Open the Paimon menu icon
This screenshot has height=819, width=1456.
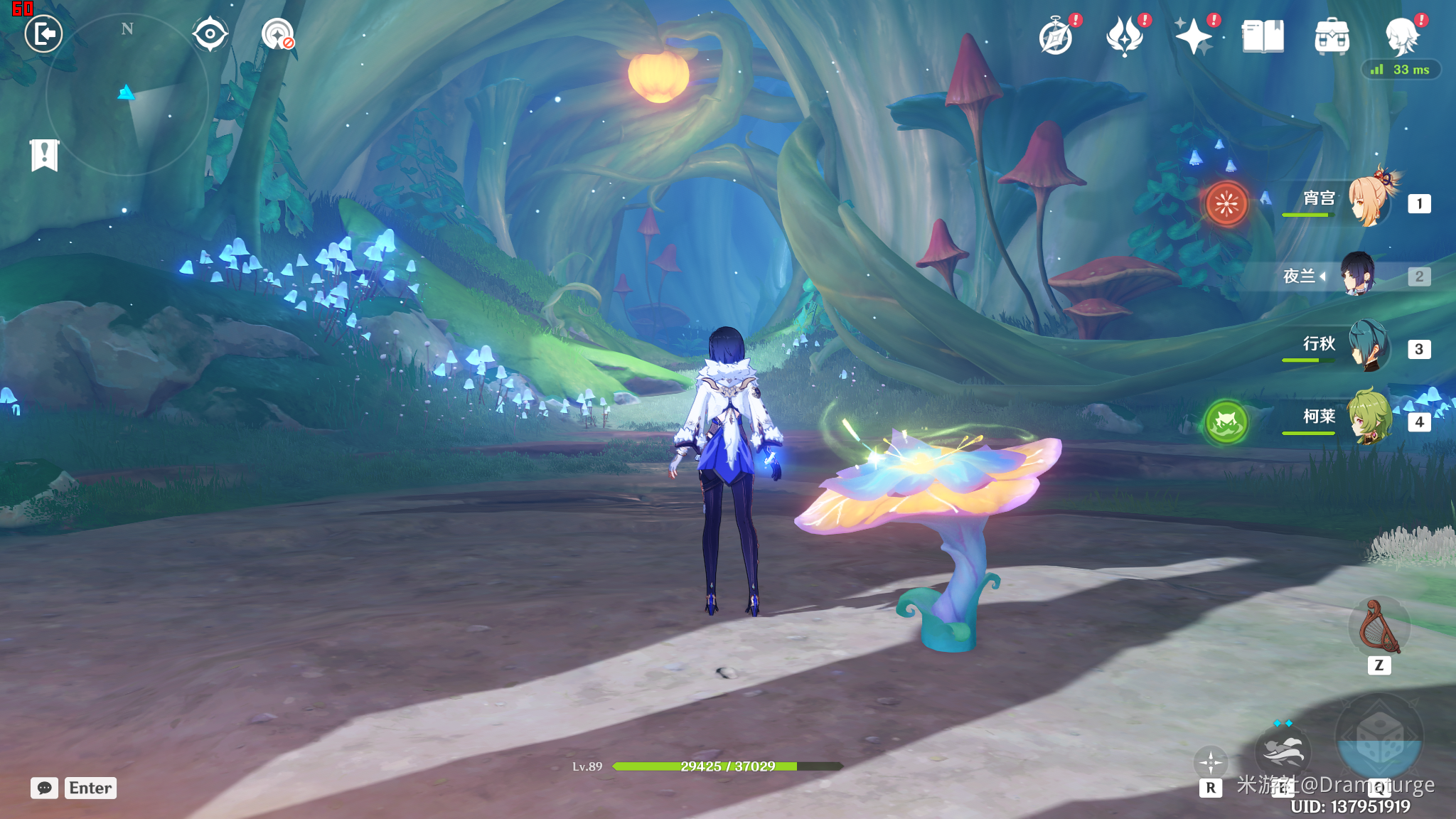(x=1402, y=37)
